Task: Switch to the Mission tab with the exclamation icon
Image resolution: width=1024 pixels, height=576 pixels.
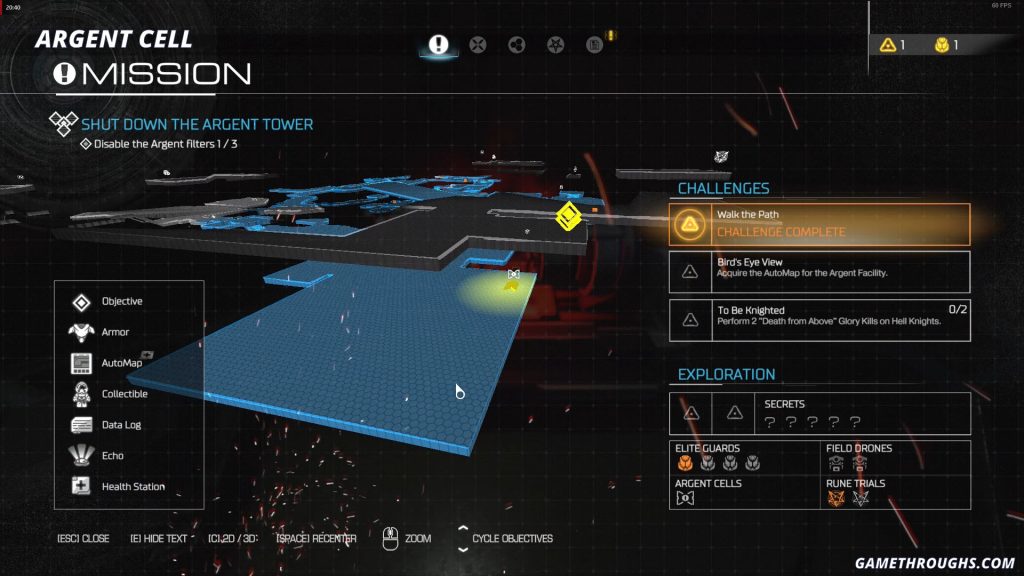Action: (438, 44)
